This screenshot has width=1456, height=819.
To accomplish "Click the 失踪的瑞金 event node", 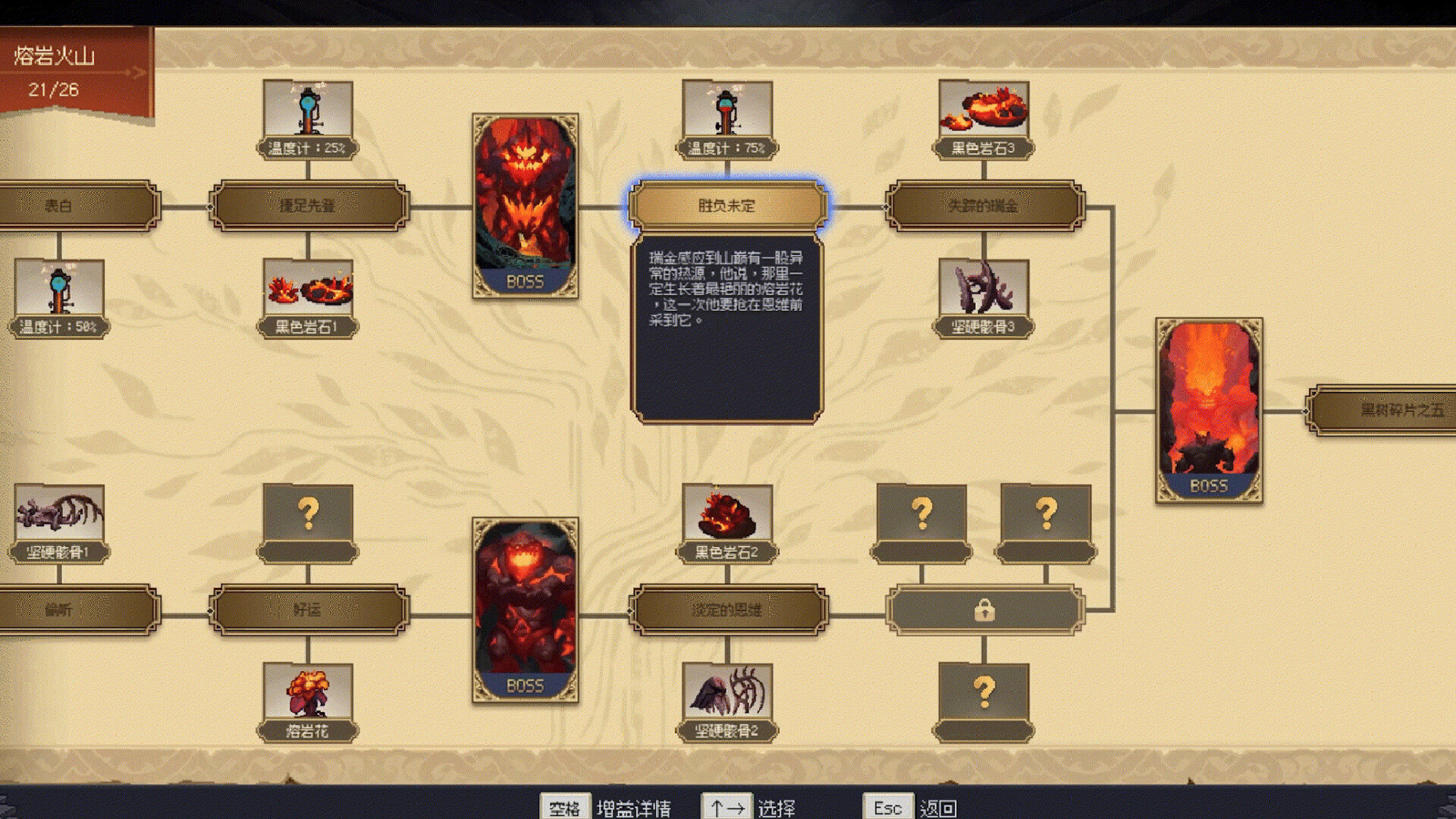I will coord(984,203).
